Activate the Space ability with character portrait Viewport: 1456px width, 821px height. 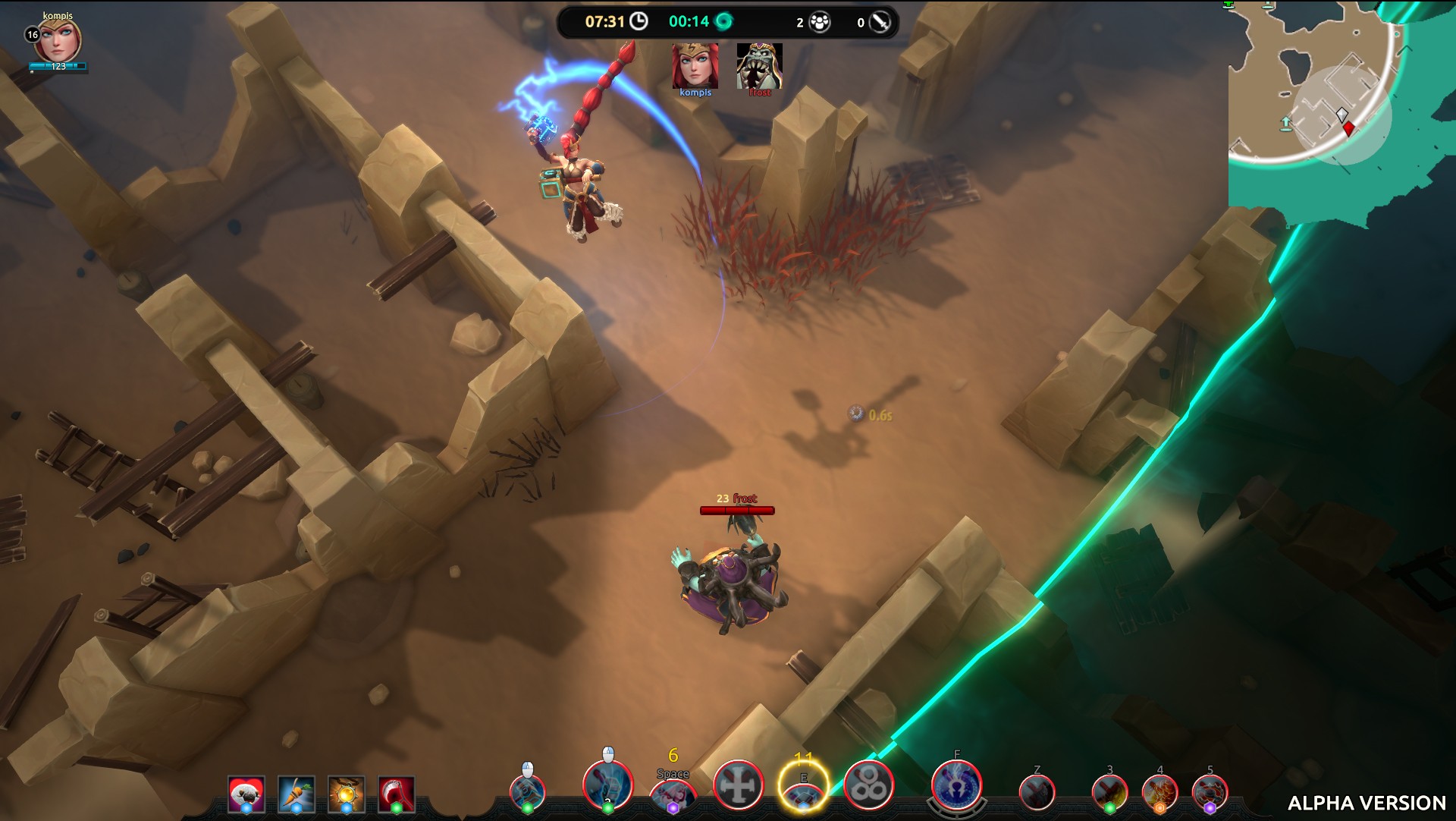[x=673, y=794]
